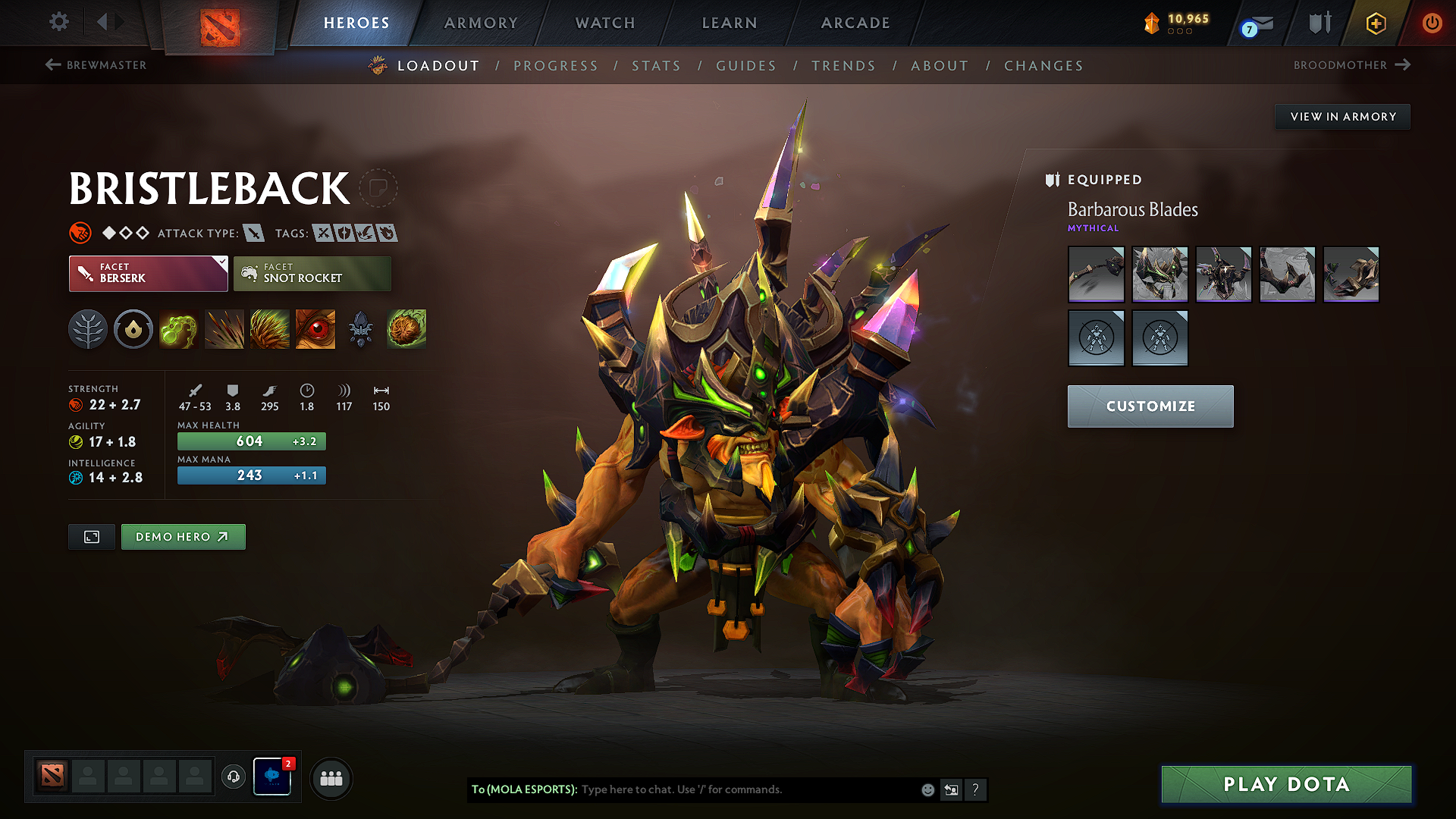The width and height of the screenshot is (1456, 819).
Task: Open the Warpath red-eye ability icon
Action: point(315,329)
